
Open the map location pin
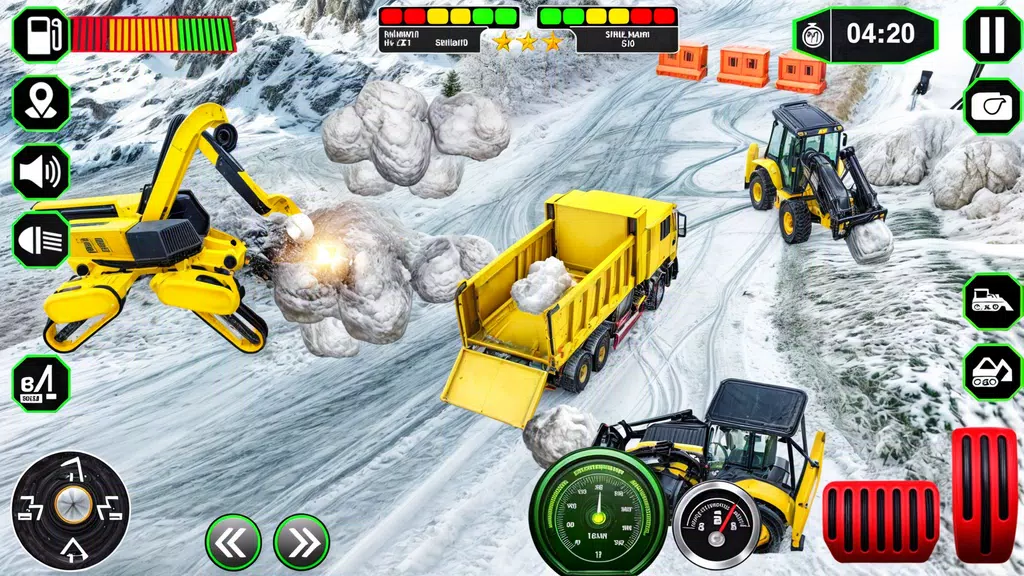[x=41, y=103]
